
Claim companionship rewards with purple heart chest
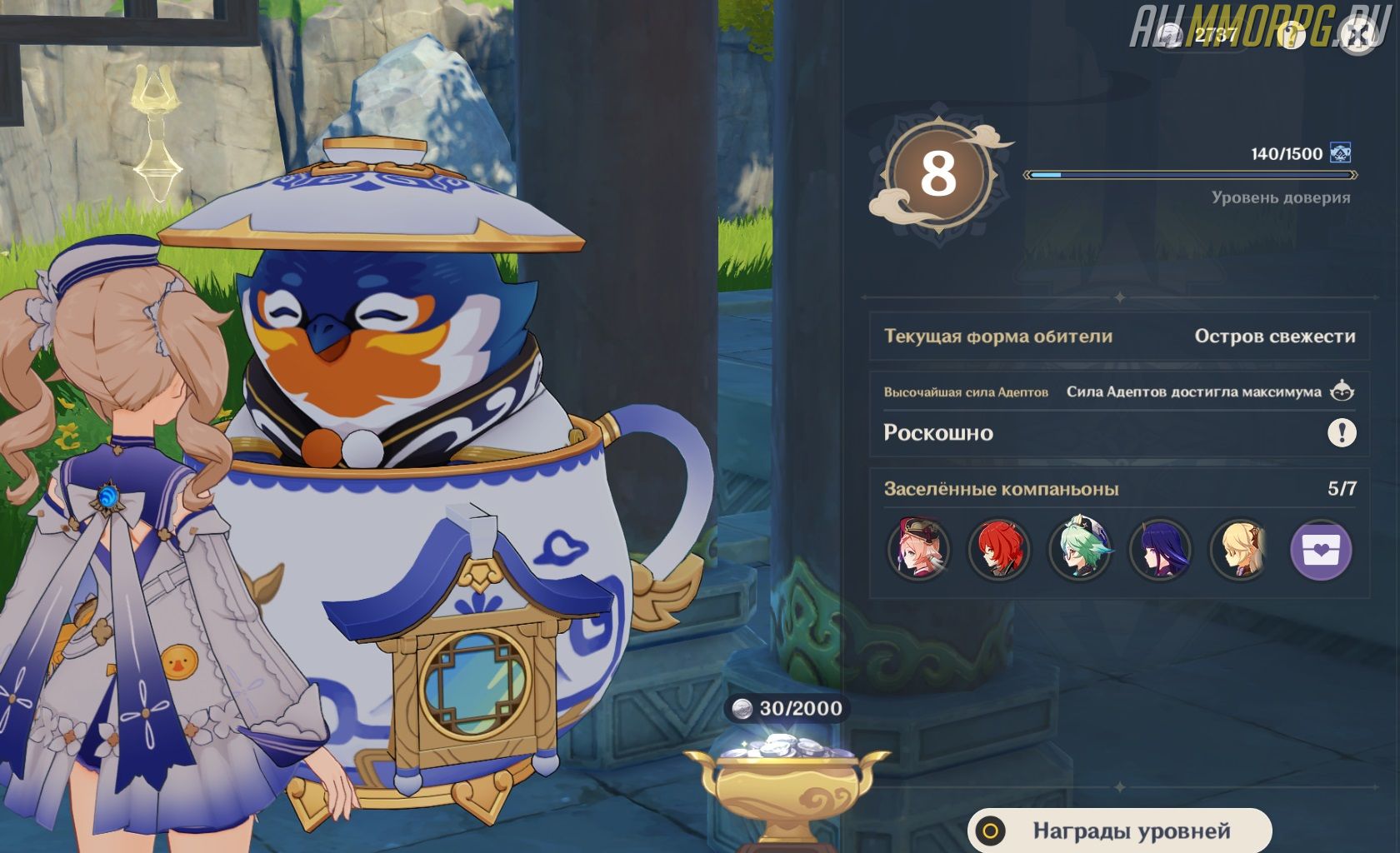[1321, 550]
